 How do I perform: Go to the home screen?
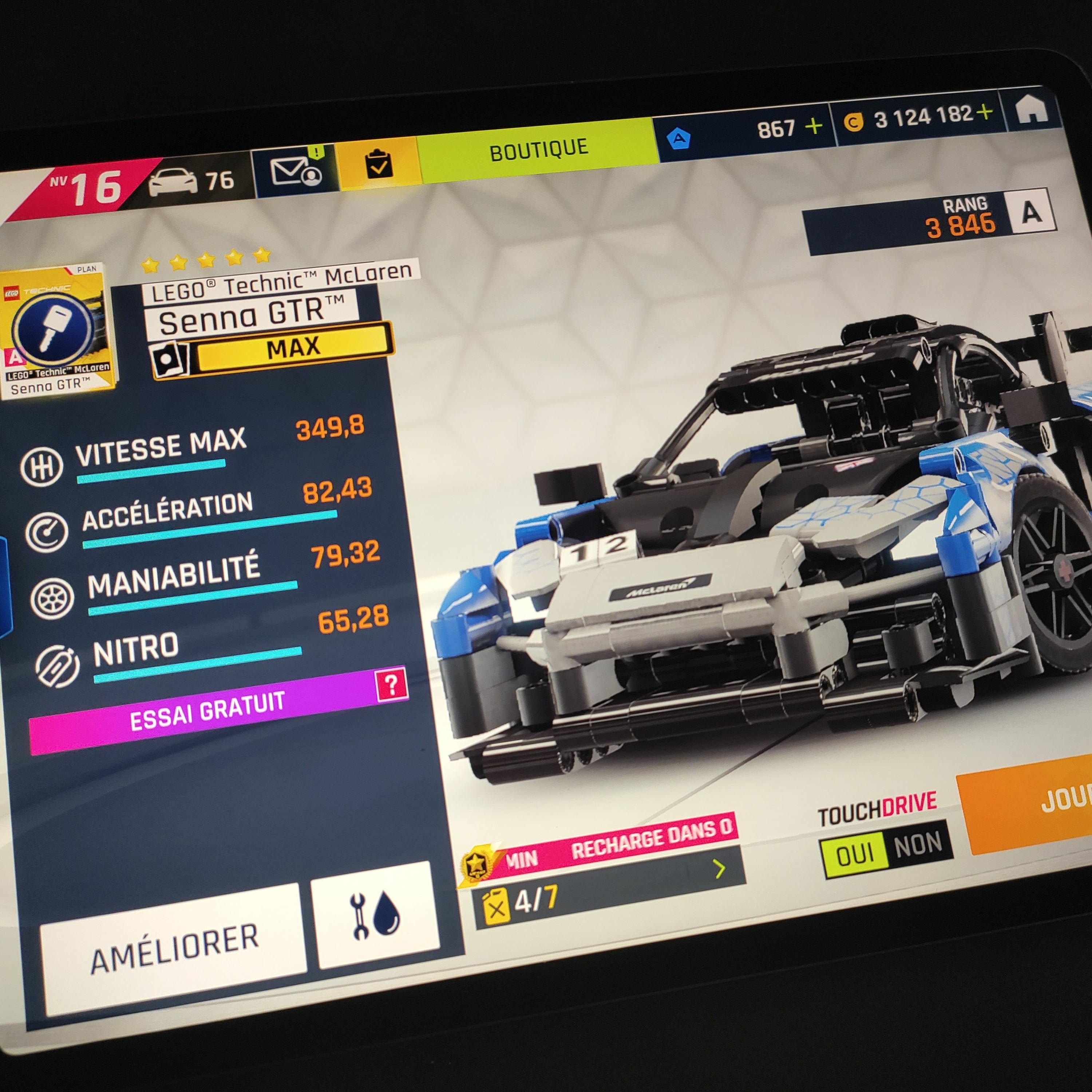(x=1031, y=110)
